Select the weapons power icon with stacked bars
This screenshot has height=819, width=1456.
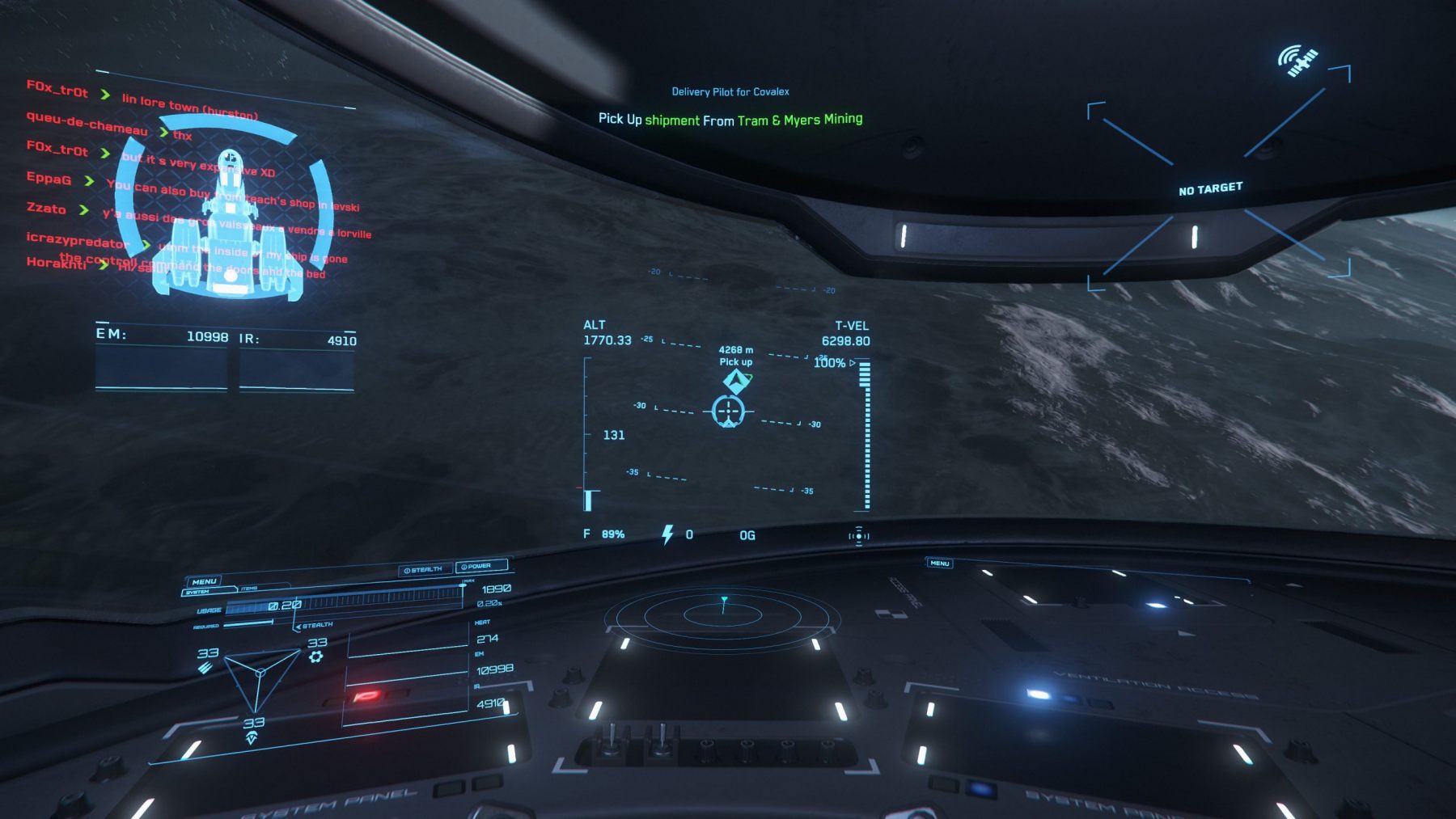(x=205, y=667)
